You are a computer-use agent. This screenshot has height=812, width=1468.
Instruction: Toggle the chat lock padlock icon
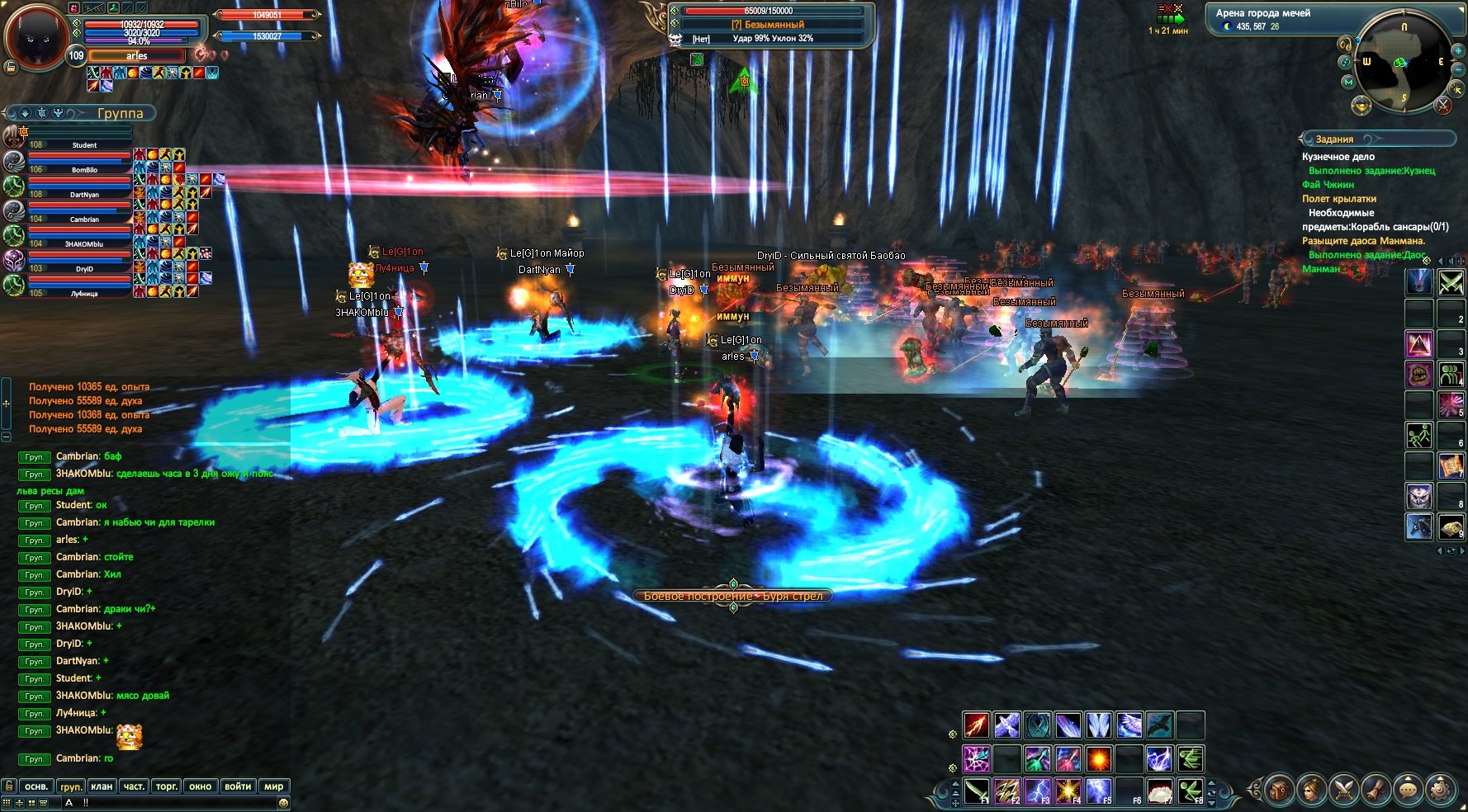8,786
